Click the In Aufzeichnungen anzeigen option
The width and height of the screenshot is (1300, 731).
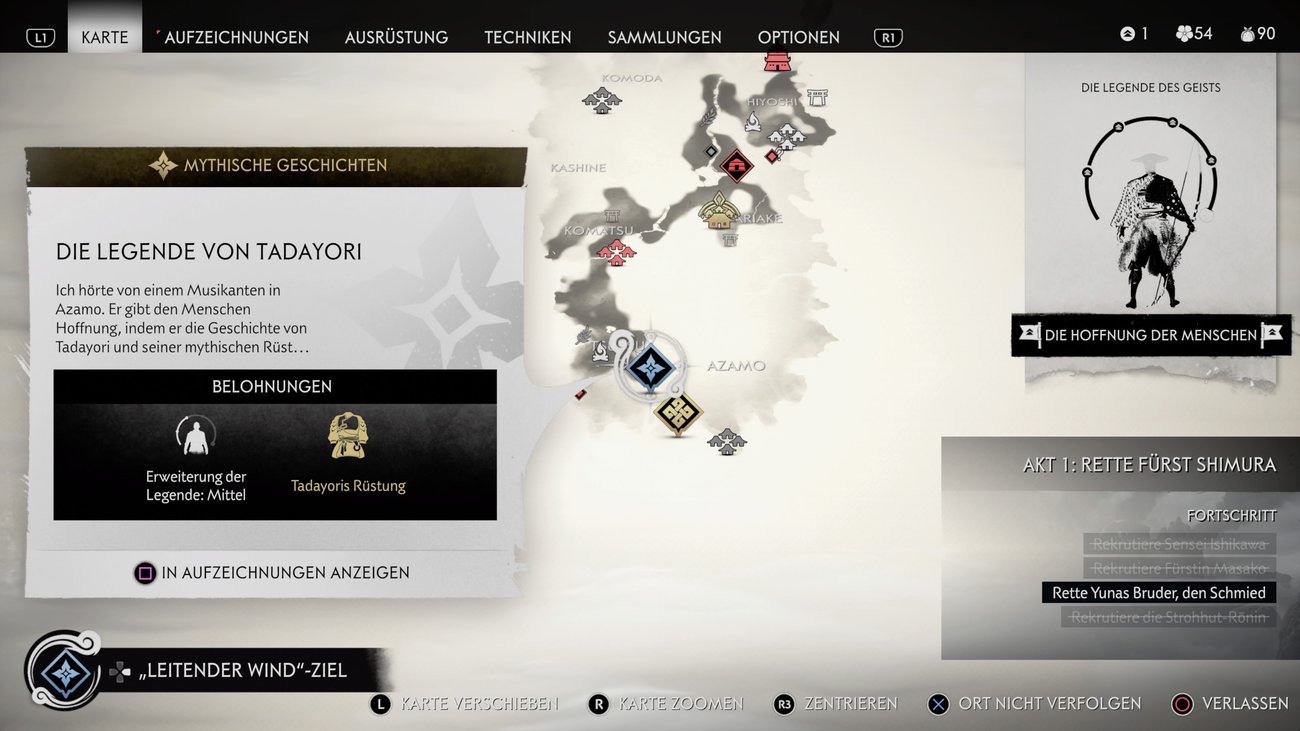272,573
